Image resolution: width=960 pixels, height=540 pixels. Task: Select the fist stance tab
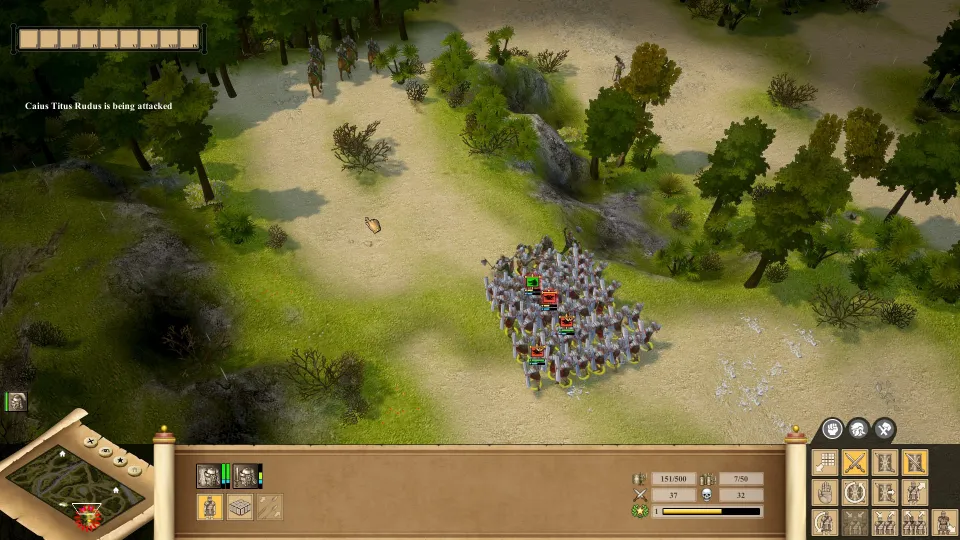coord(832,430)
